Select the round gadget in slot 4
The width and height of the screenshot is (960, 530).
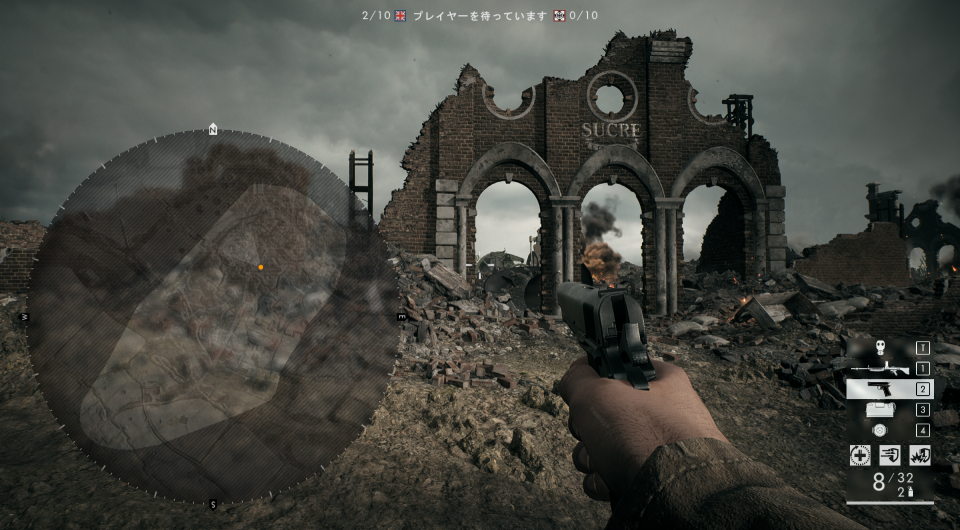(x=879, y=430)
